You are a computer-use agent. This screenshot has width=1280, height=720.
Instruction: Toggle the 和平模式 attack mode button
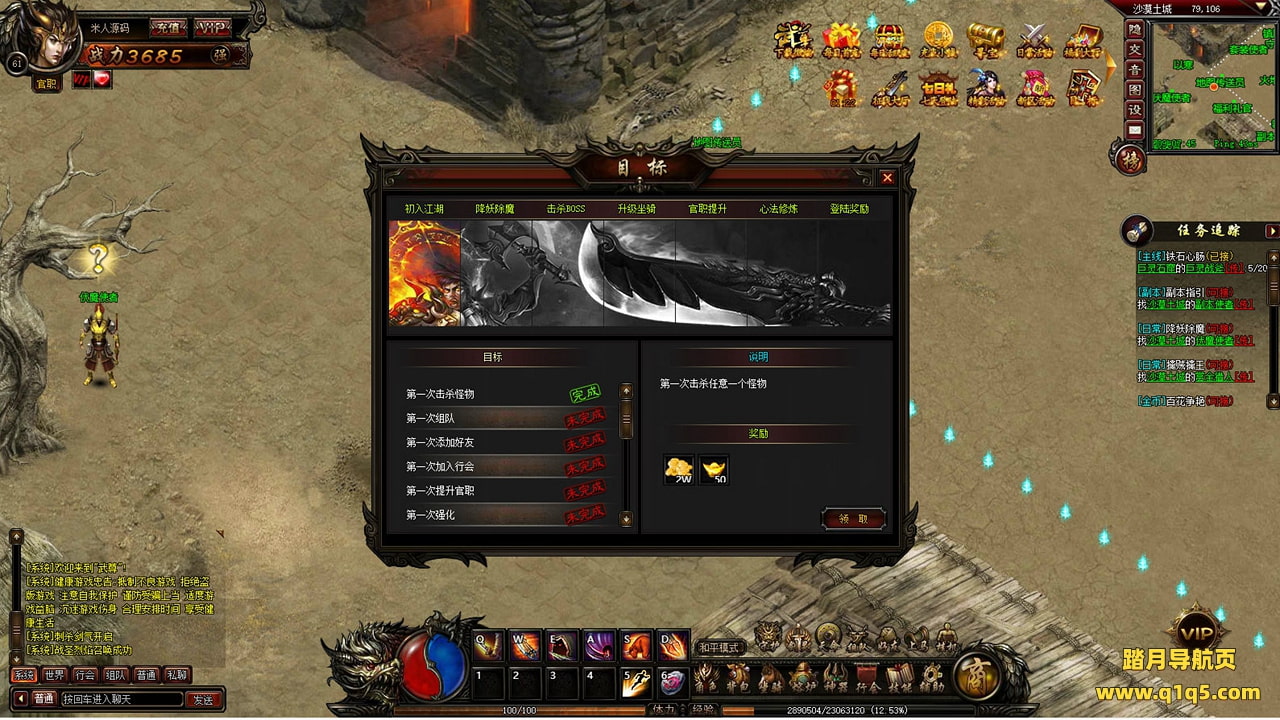pos(719,647)
